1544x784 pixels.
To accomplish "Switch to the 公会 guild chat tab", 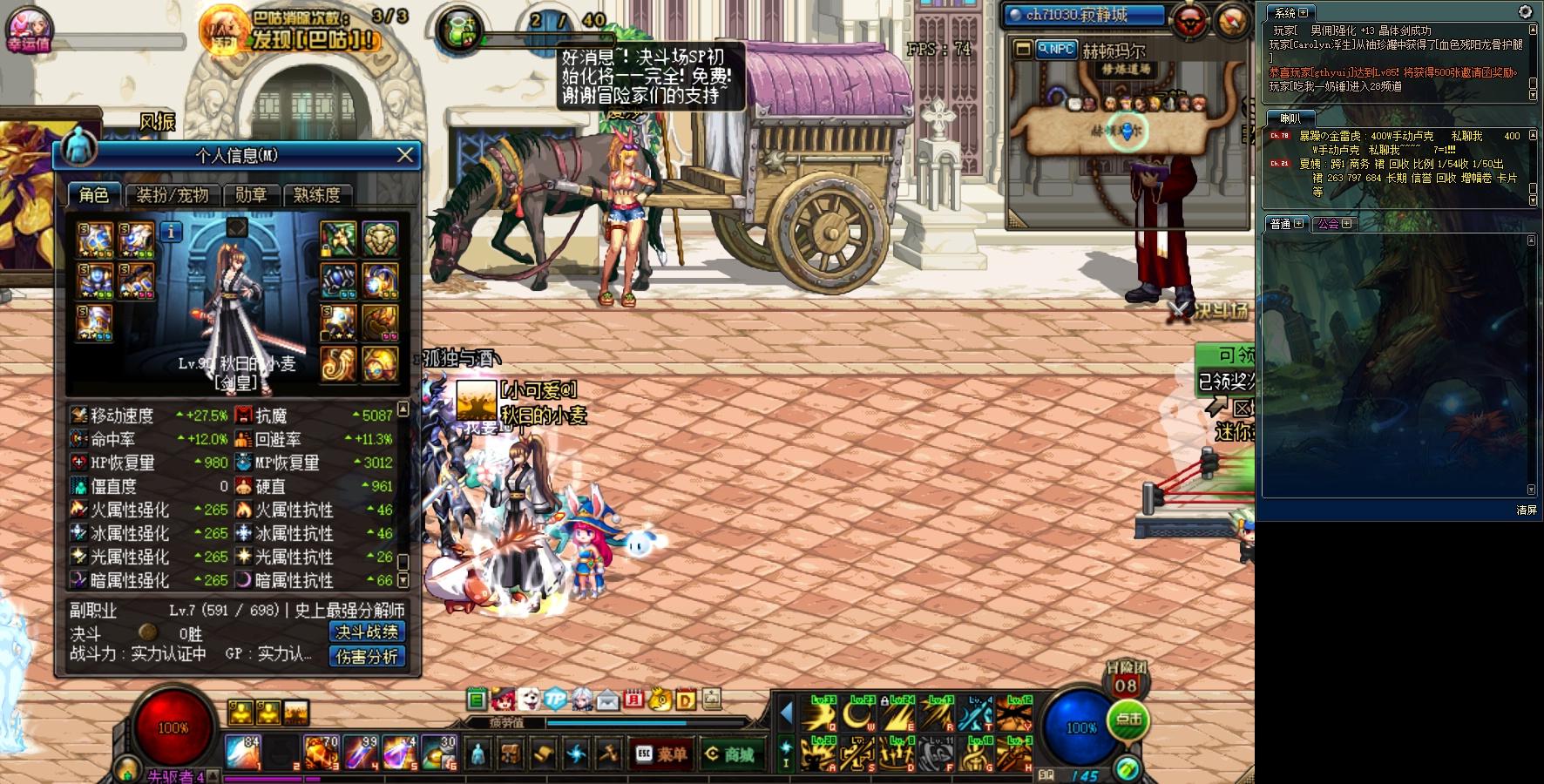I will [x=1334, y=224].
